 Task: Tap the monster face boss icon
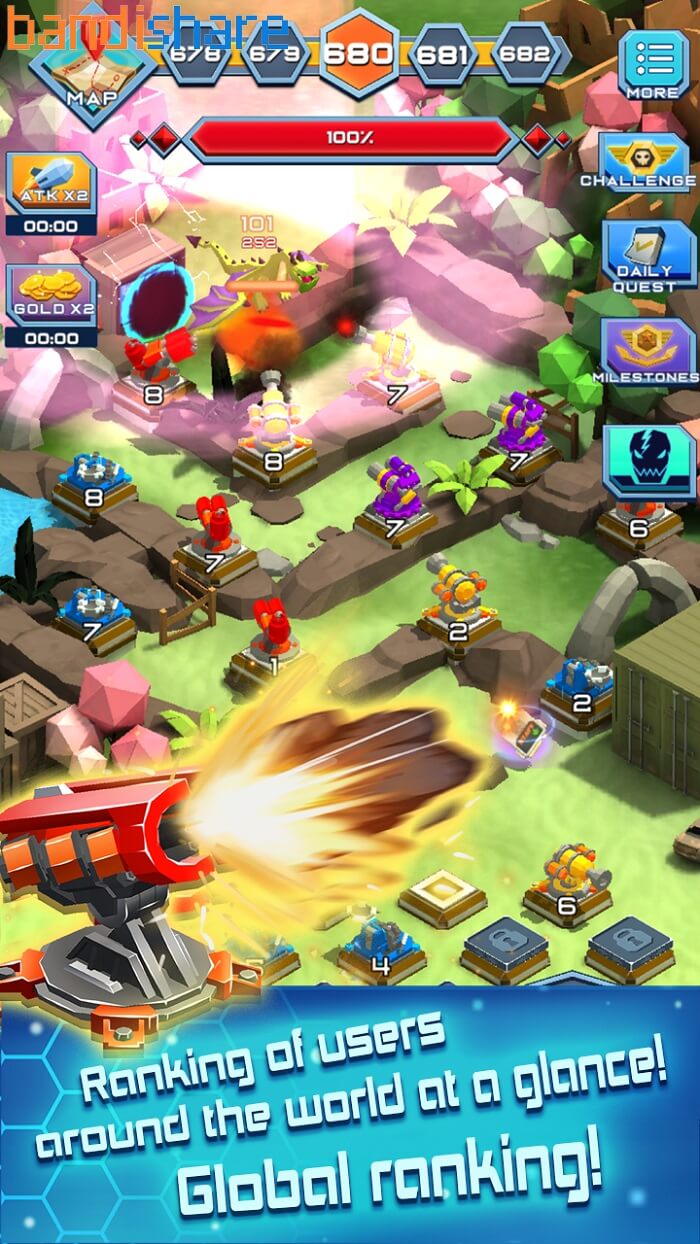pyautogui.click(x=648, y=460)
